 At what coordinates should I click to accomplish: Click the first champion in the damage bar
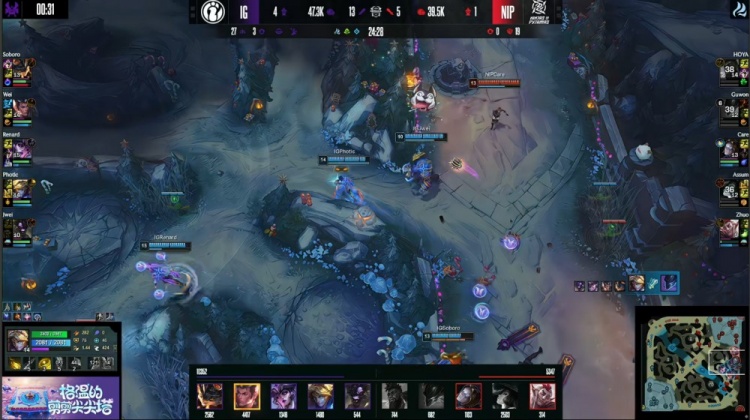[210, 395]
